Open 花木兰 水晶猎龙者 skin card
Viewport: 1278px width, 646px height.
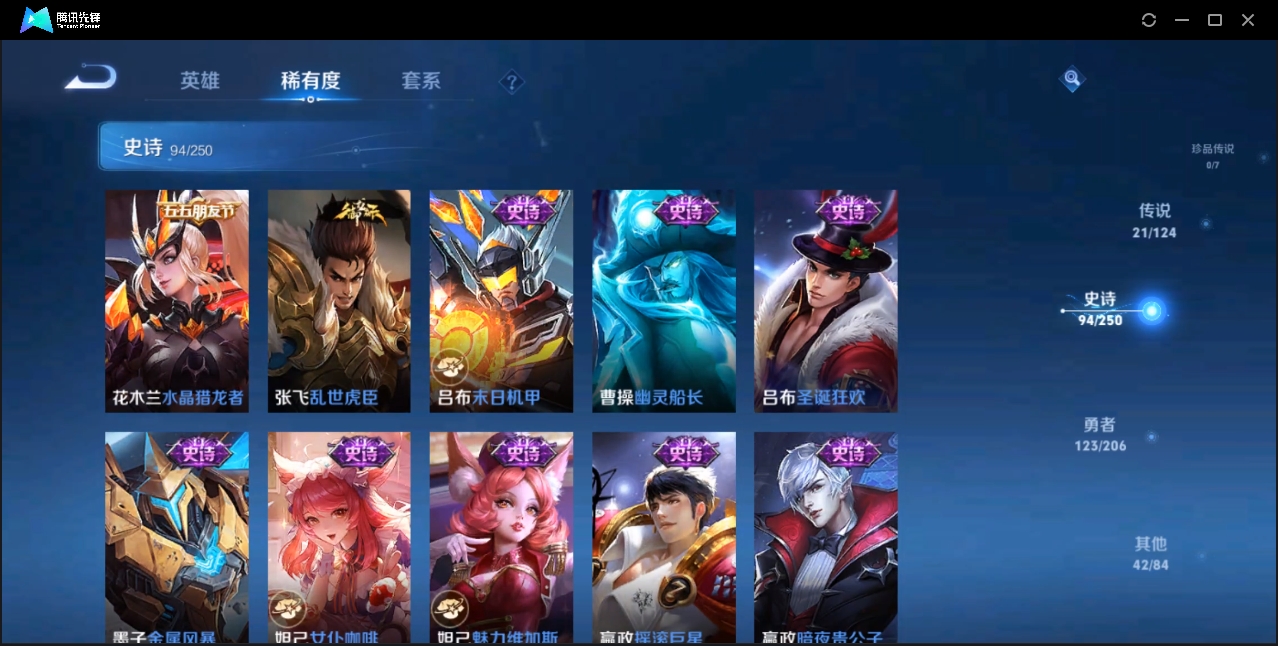[x=177, y=301]
